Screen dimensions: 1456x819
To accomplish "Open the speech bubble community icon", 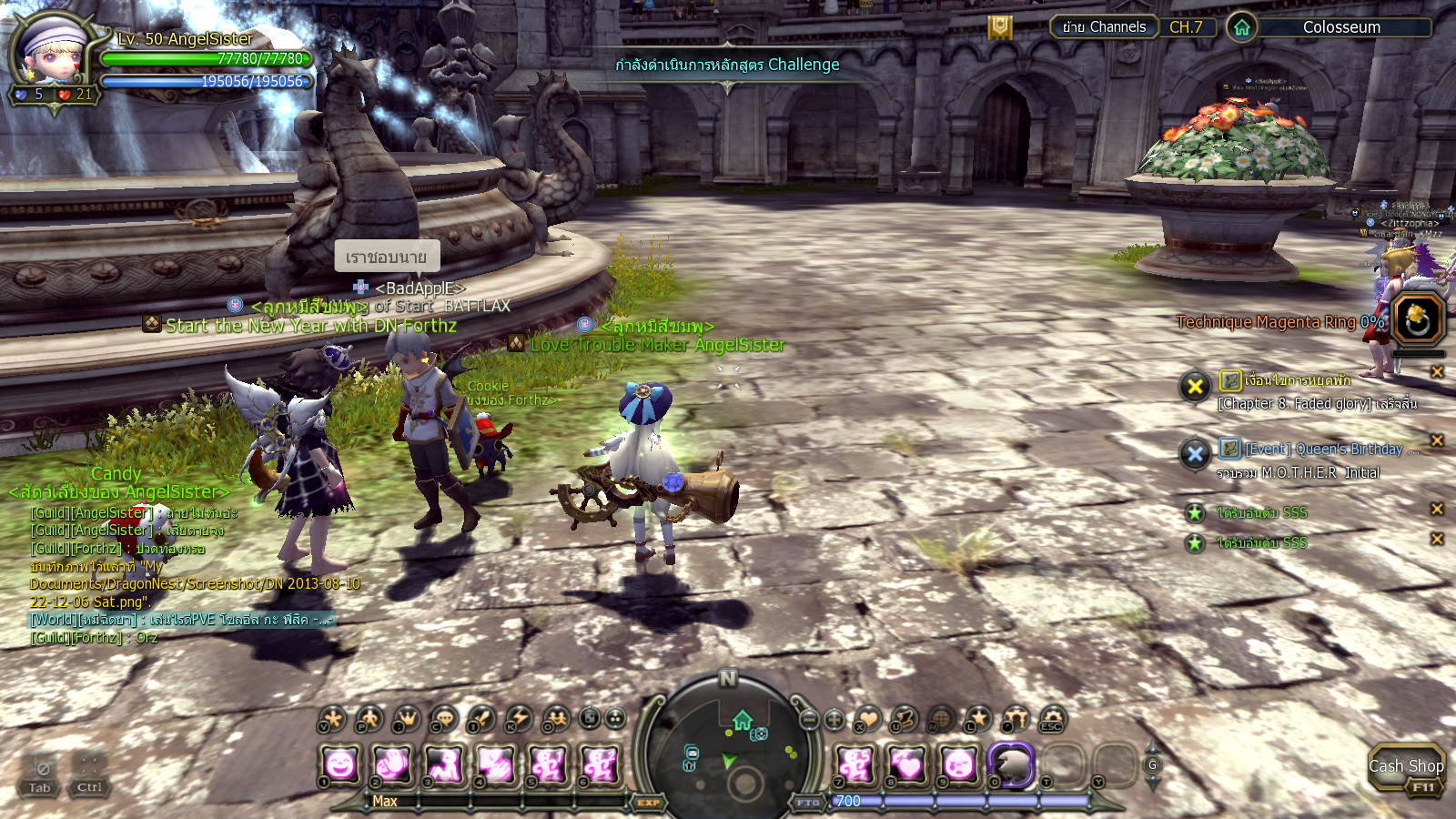I will tap(444, 719).
